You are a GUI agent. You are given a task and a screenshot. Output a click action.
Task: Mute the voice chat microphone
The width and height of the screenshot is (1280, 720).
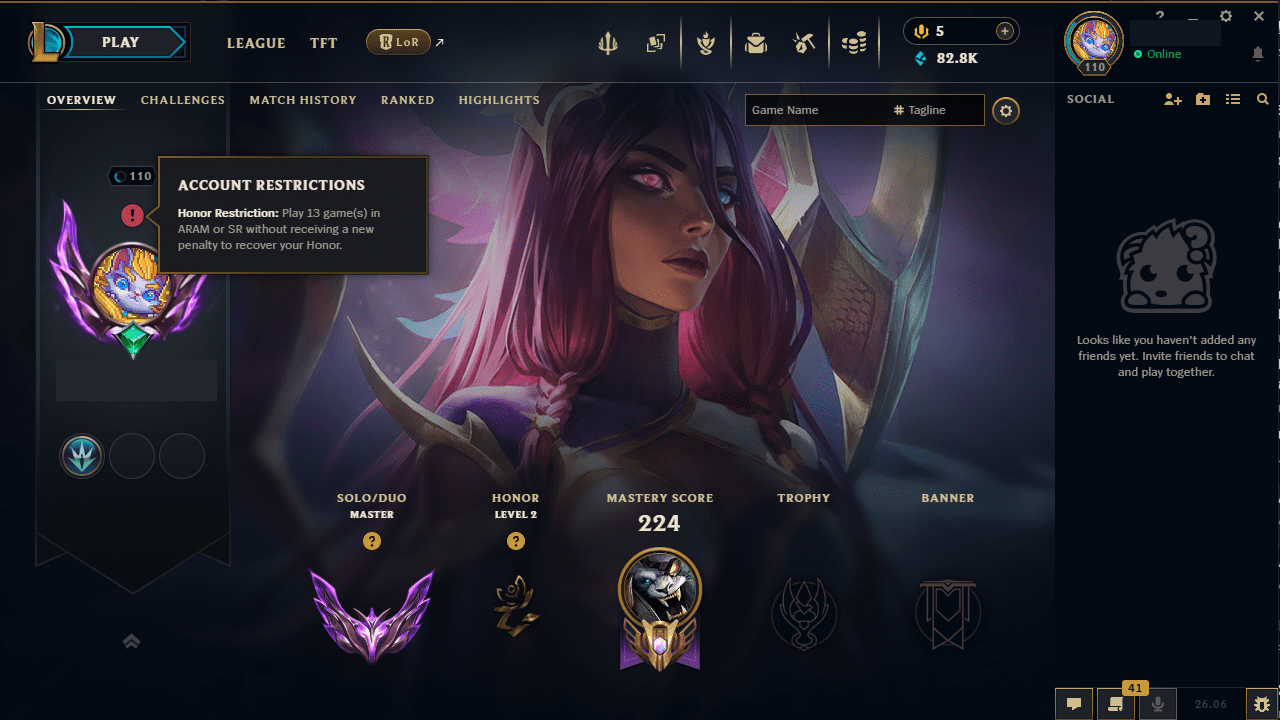(x=1158, y=703)
